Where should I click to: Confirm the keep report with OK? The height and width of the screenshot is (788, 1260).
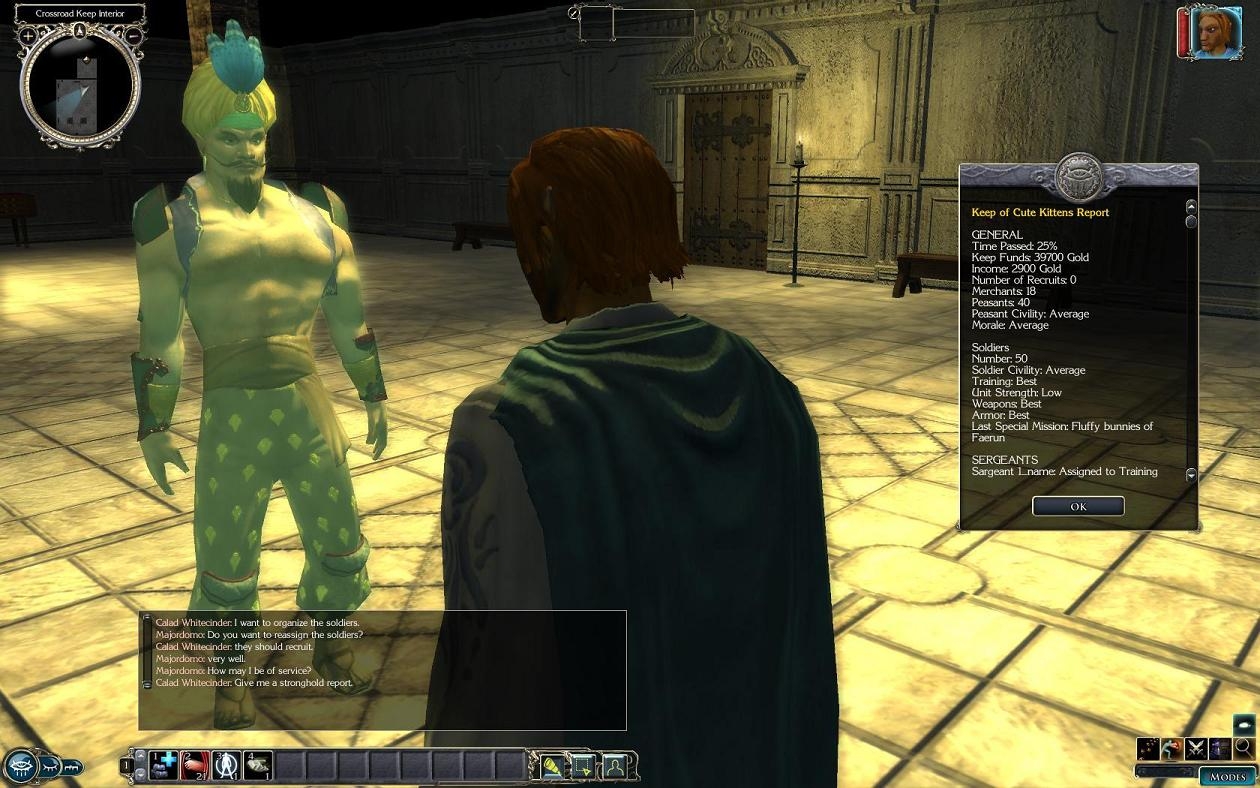[x=1078, y=506]
